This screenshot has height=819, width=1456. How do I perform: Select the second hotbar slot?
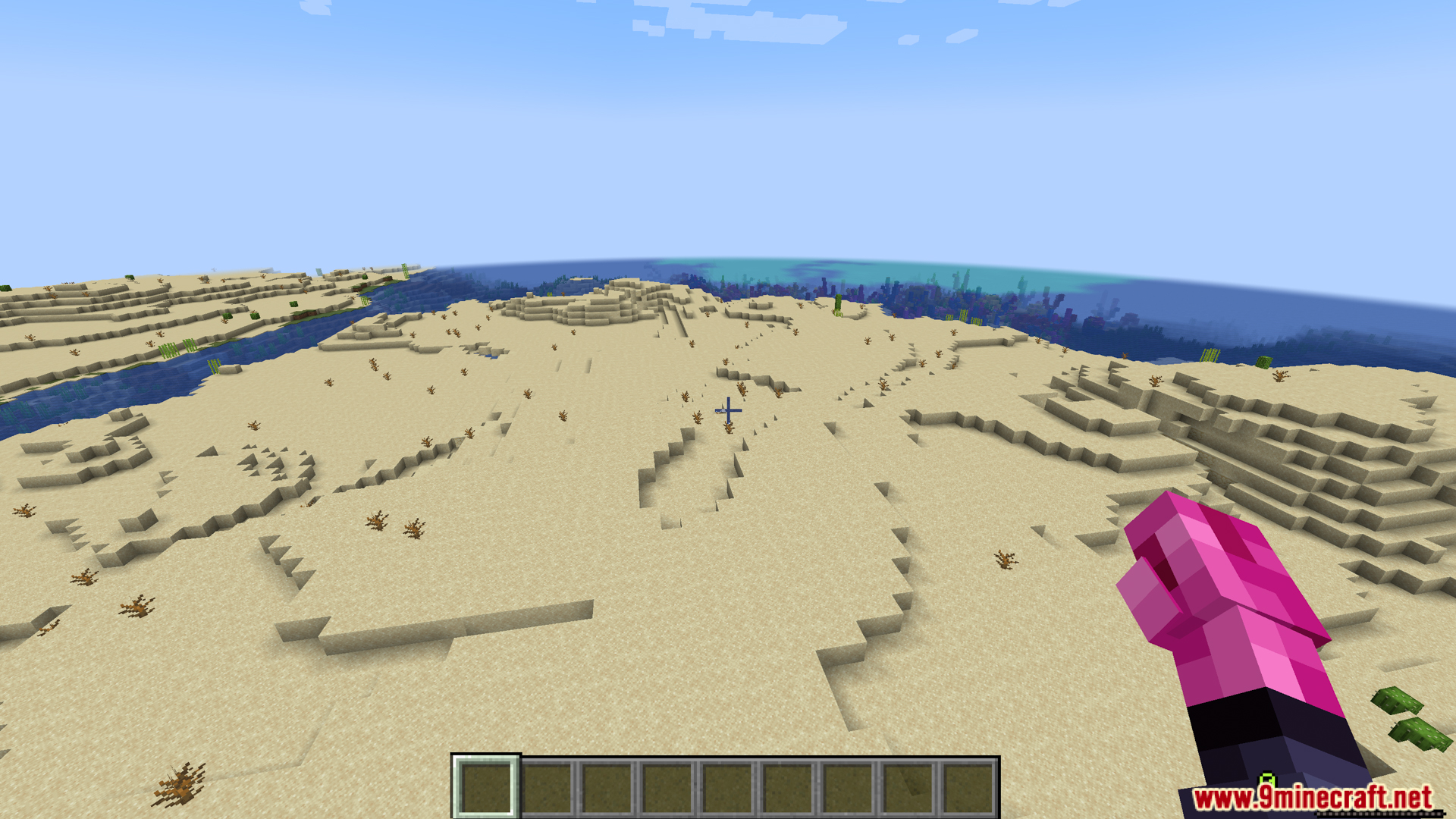[547, 789]
